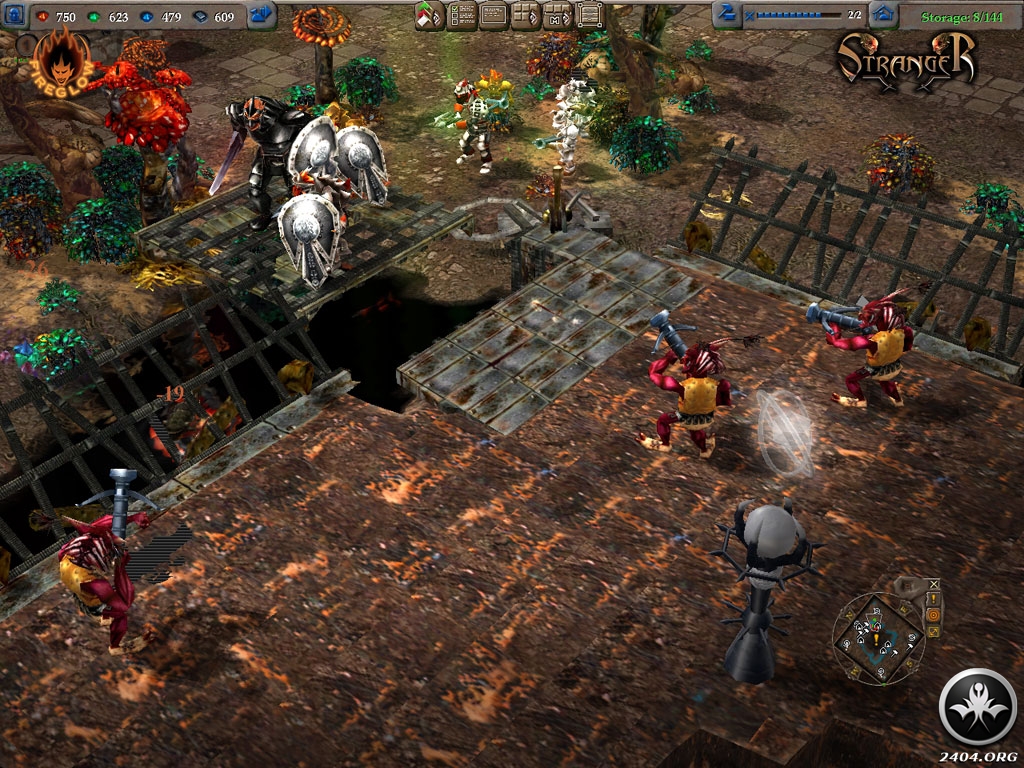The height and width of the screenshot is (768, 1024).
Task: Click the orange target circle minimap button
Action: coord(933,615)
